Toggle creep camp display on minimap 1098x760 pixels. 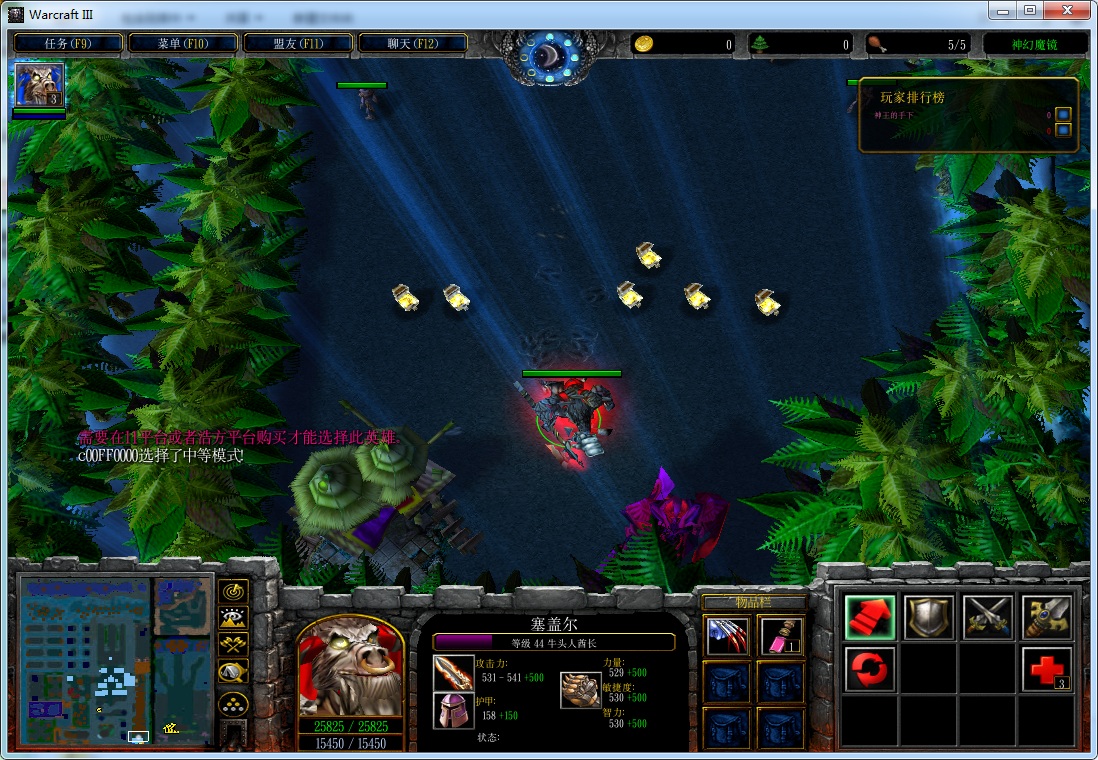coord(233,673)
